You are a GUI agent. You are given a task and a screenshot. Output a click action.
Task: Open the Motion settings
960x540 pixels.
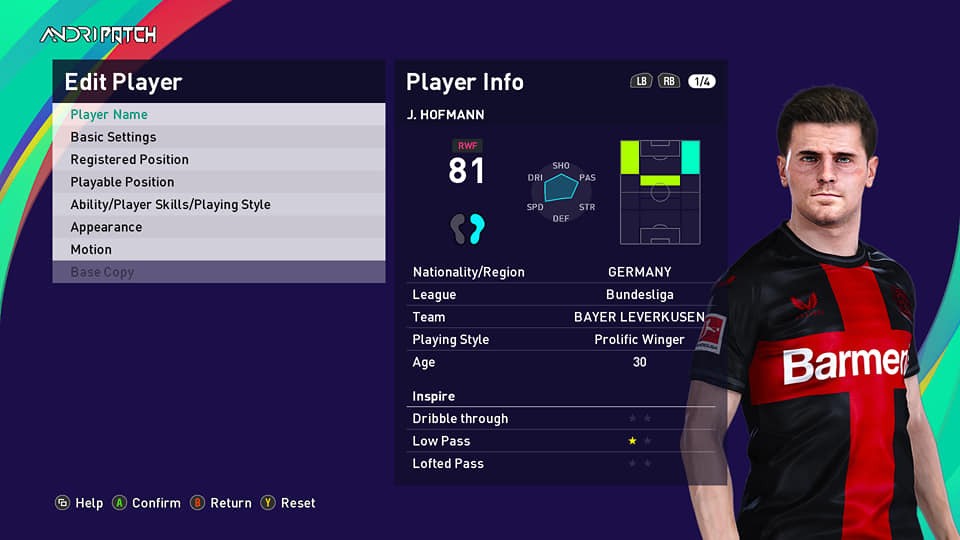(x=218, y=250)
